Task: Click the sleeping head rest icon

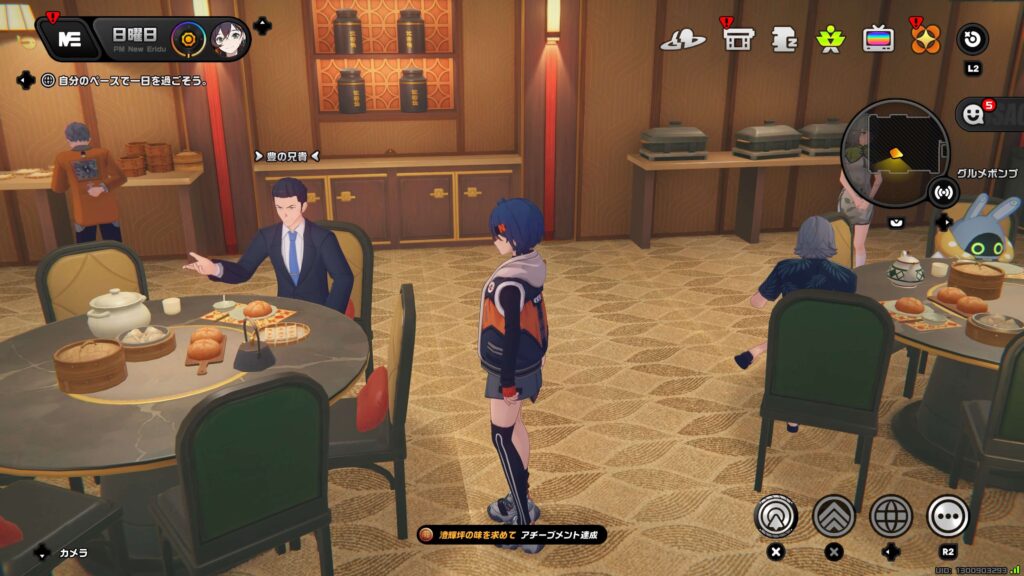Action: click(785, 40)
